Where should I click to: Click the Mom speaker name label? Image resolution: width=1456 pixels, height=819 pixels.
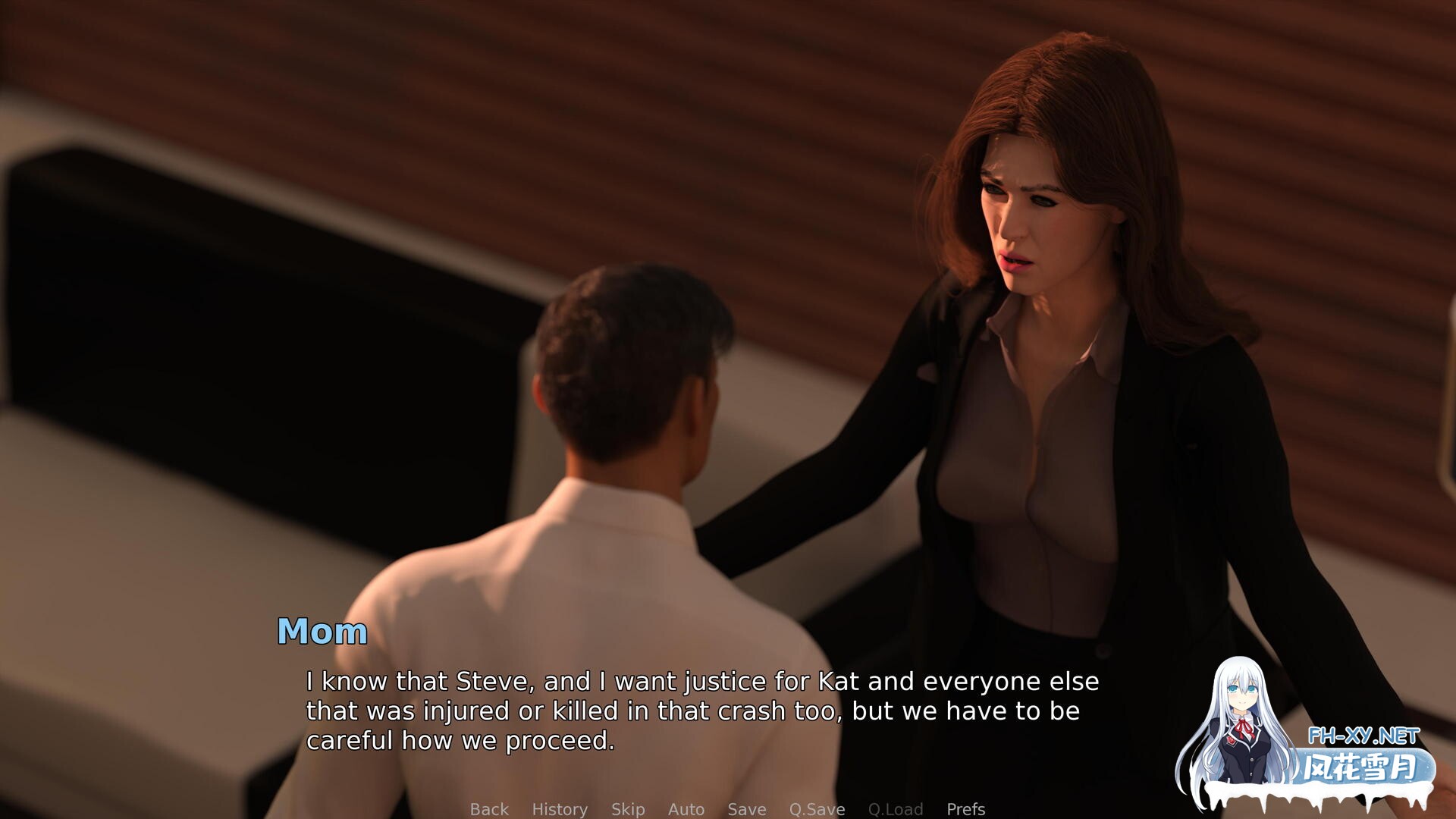click(322, 630)
